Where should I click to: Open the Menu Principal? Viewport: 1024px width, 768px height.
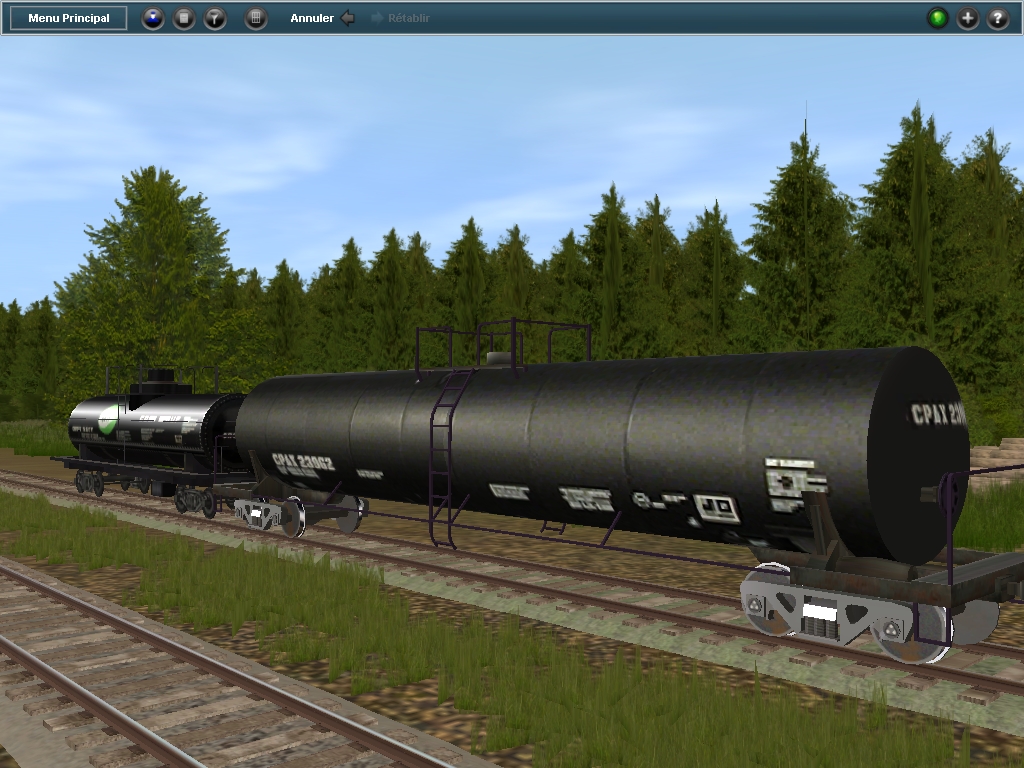tap(69, 18)
